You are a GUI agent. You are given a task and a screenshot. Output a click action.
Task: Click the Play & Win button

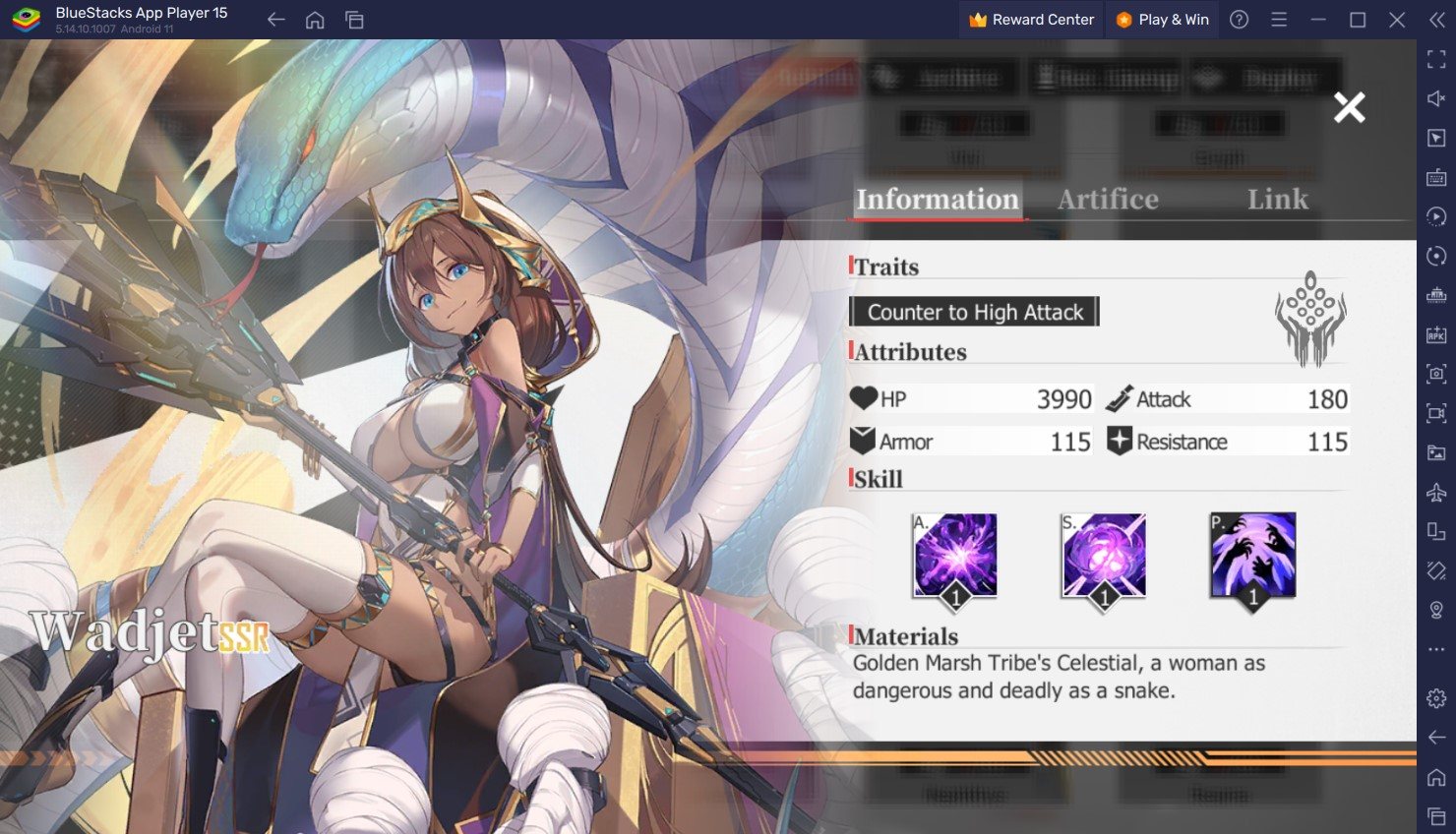point(1162,20)
